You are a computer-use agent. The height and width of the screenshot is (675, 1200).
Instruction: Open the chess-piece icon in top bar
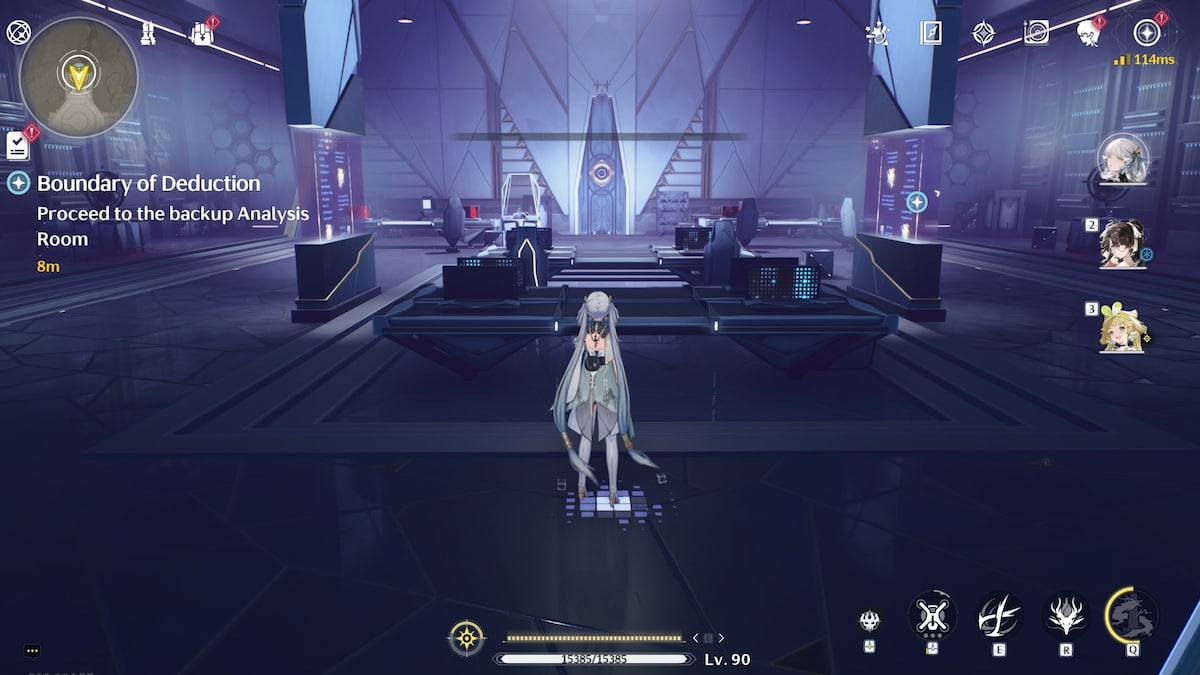tap(149, 34)
